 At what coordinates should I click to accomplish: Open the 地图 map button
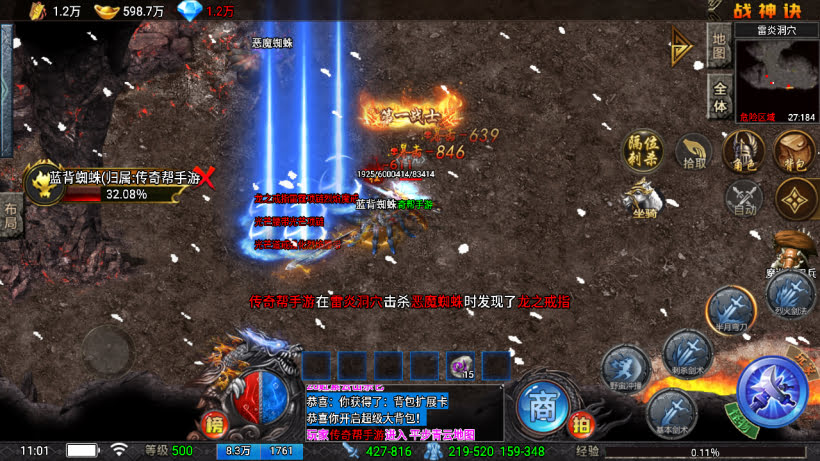point(718,45)
